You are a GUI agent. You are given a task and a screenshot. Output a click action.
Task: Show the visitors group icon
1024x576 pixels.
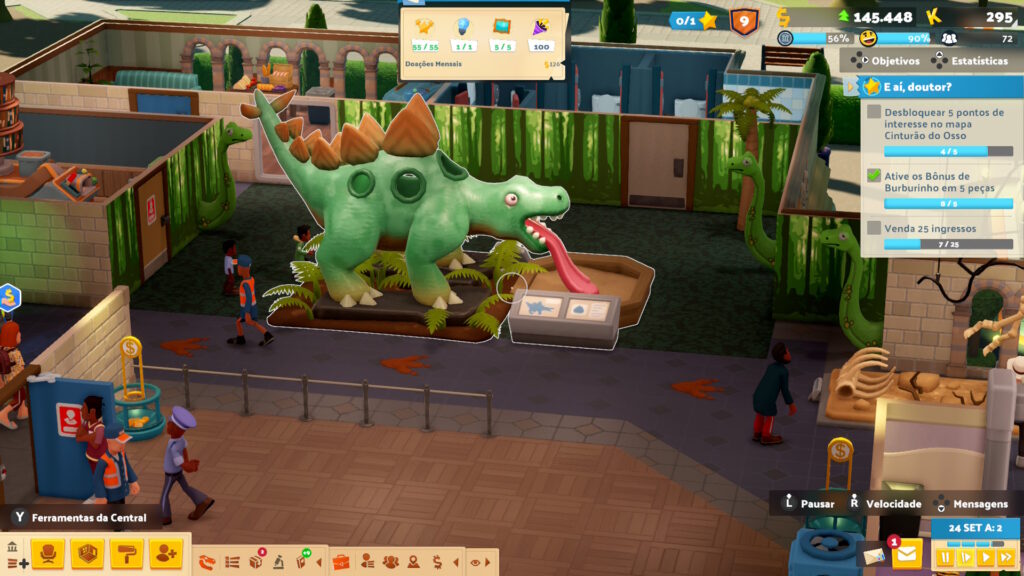(390, 562)
